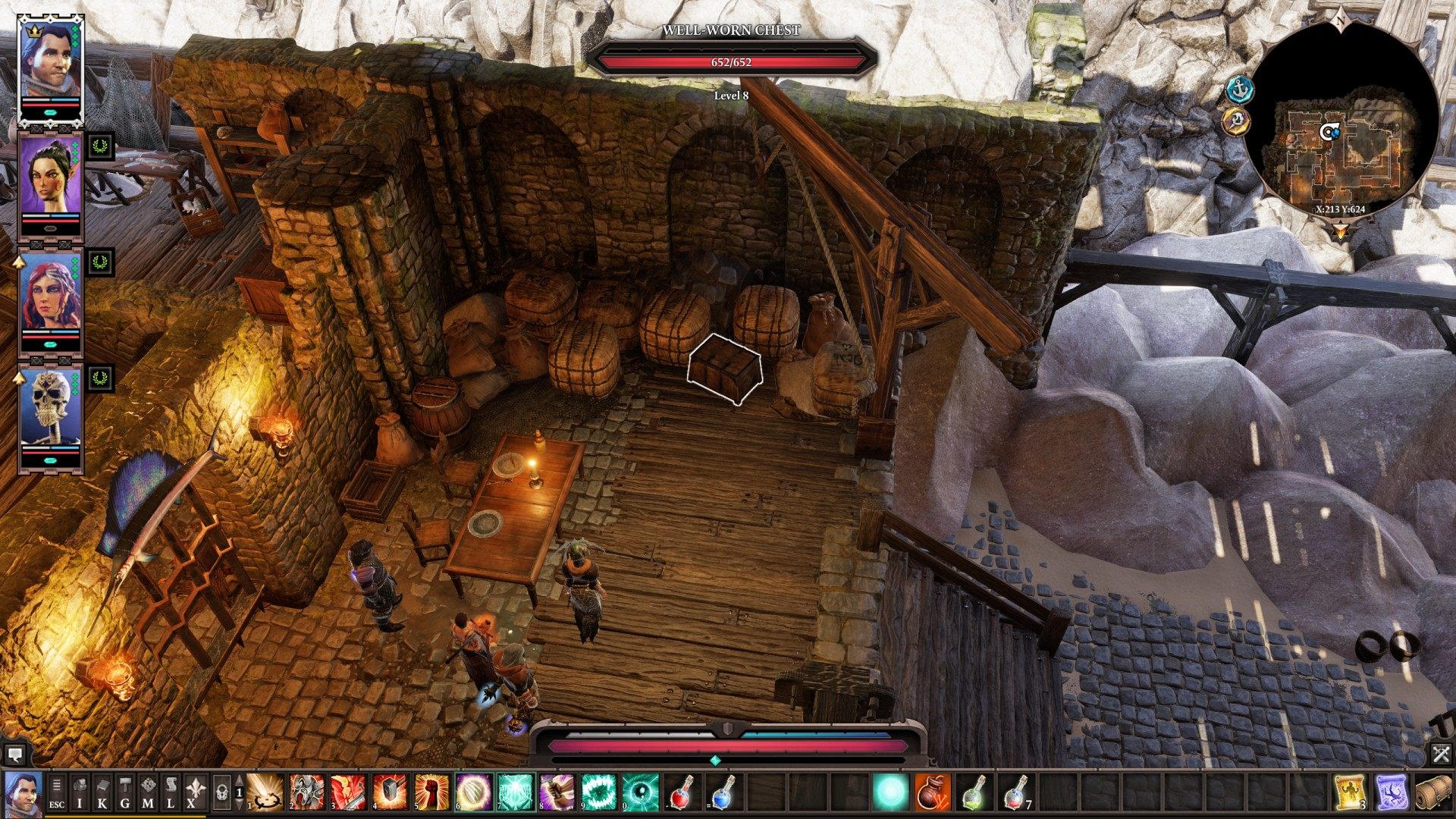This screenshot has width=1456, height=819.
Task: Activate the hammer strike skill
Action: 389,792
